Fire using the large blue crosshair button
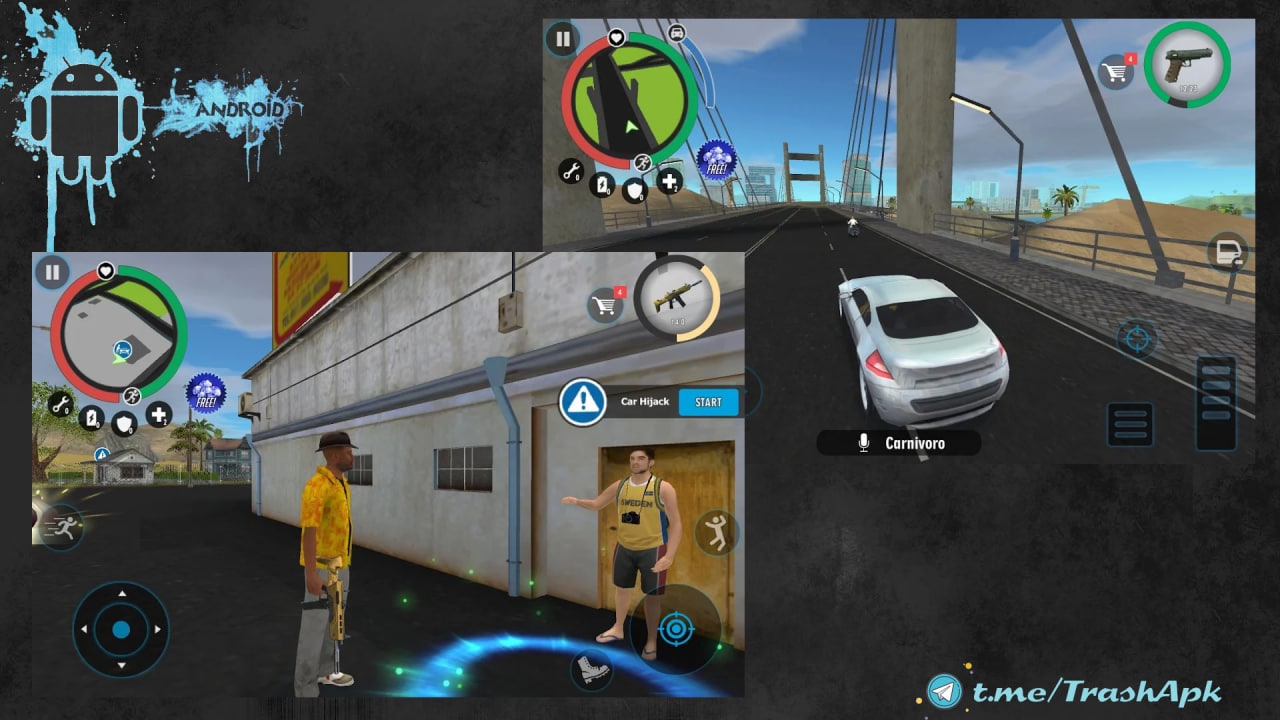 677,629
